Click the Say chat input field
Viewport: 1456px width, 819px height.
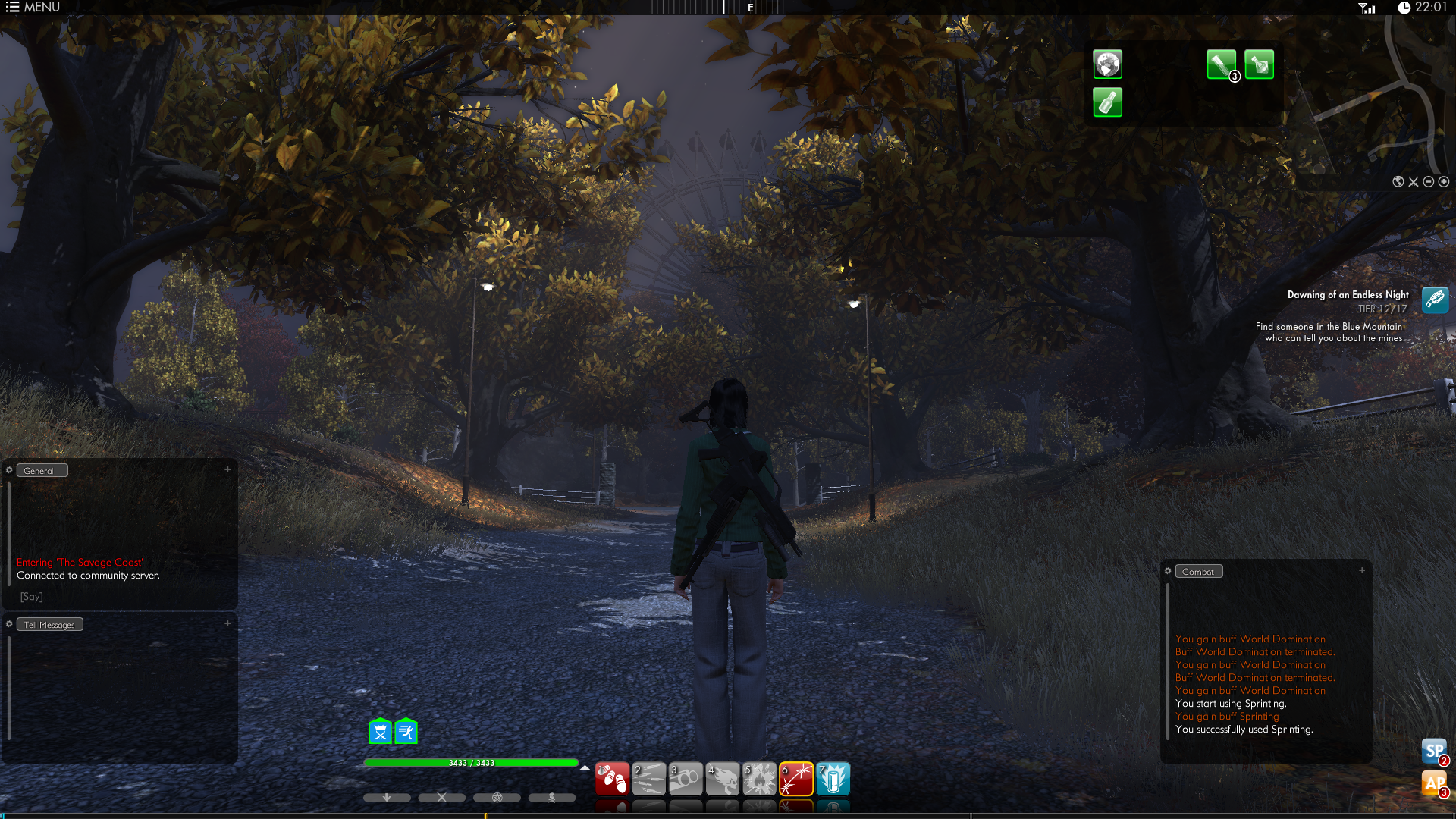click(121, 597)
